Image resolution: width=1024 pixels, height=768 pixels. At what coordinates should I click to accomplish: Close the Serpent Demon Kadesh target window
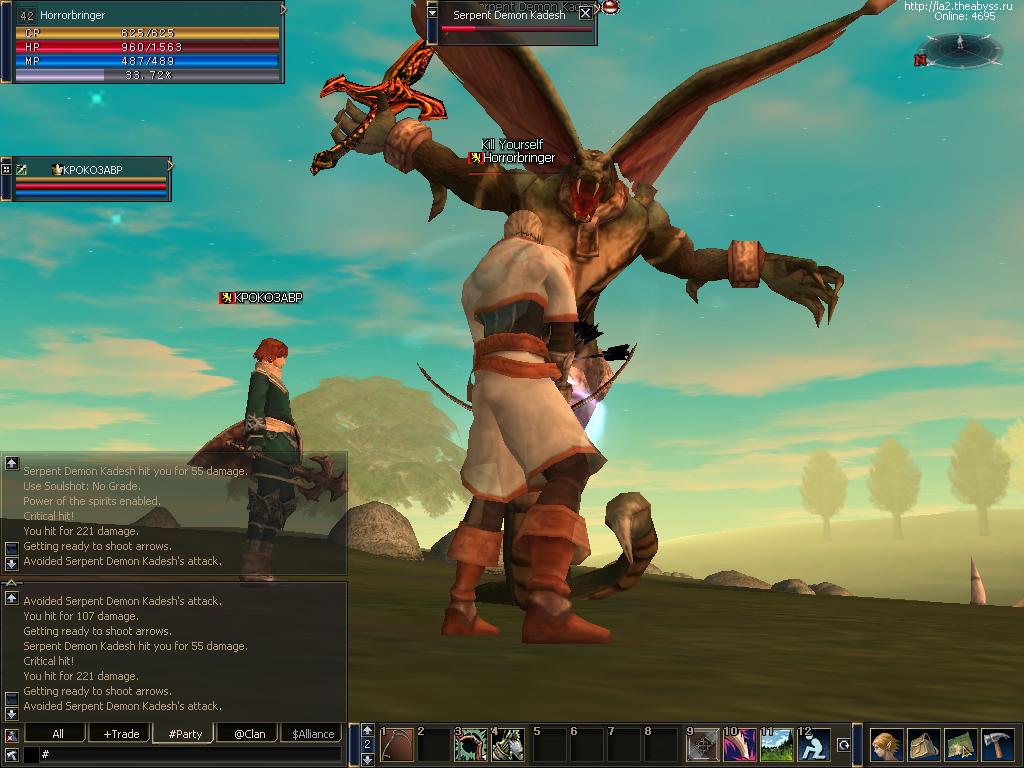click(x=585, y=14)
